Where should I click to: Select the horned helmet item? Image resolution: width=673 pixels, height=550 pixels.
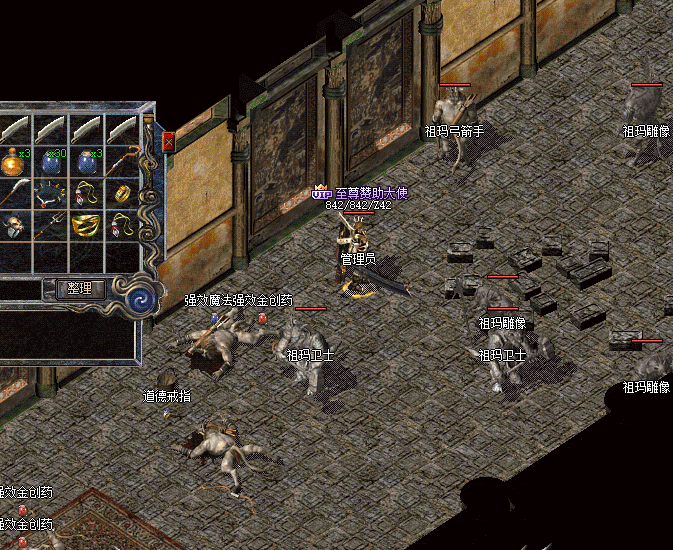13,227
